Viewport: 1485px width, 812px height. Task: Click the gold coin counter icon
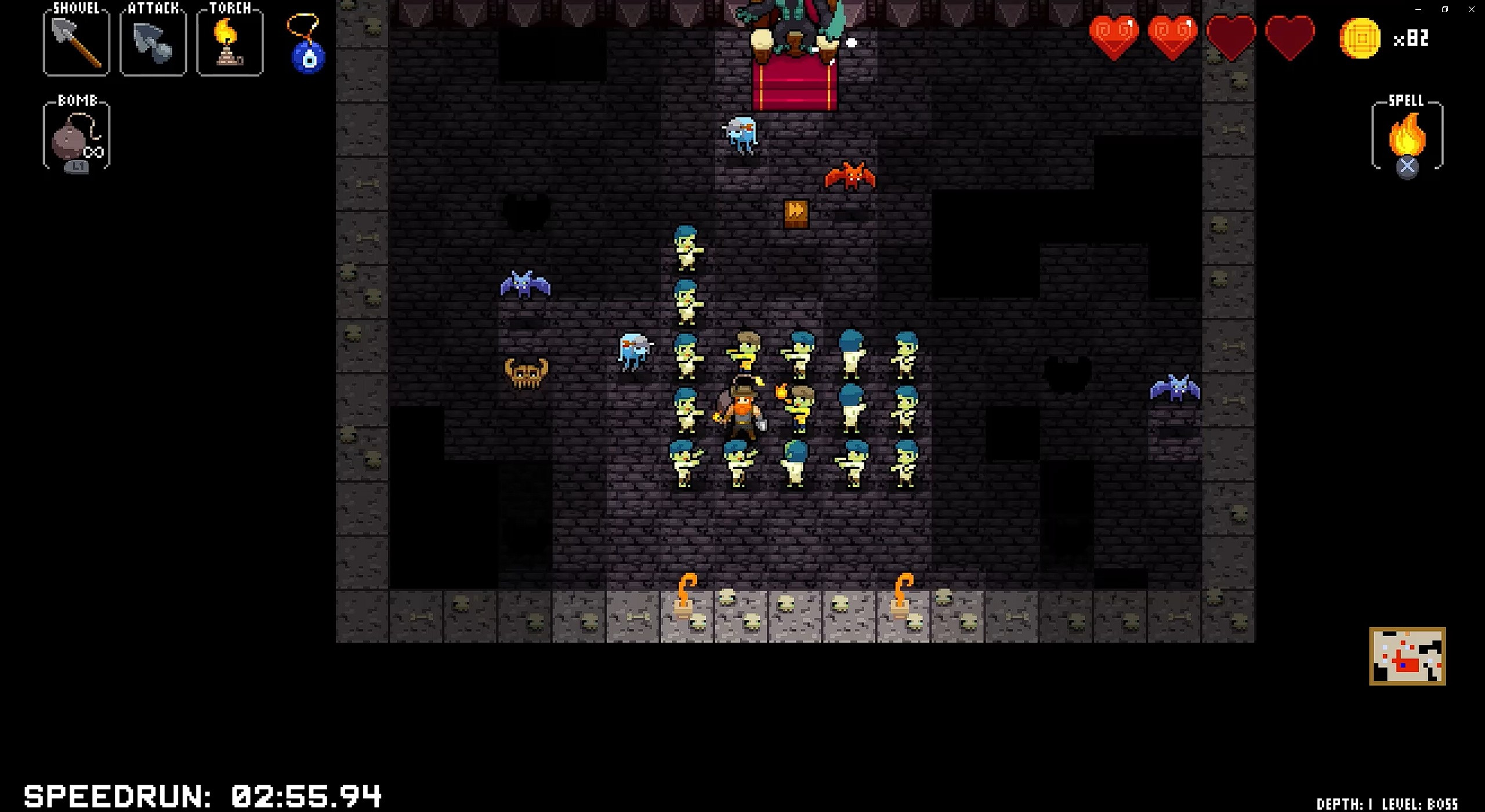[1361, 39]
